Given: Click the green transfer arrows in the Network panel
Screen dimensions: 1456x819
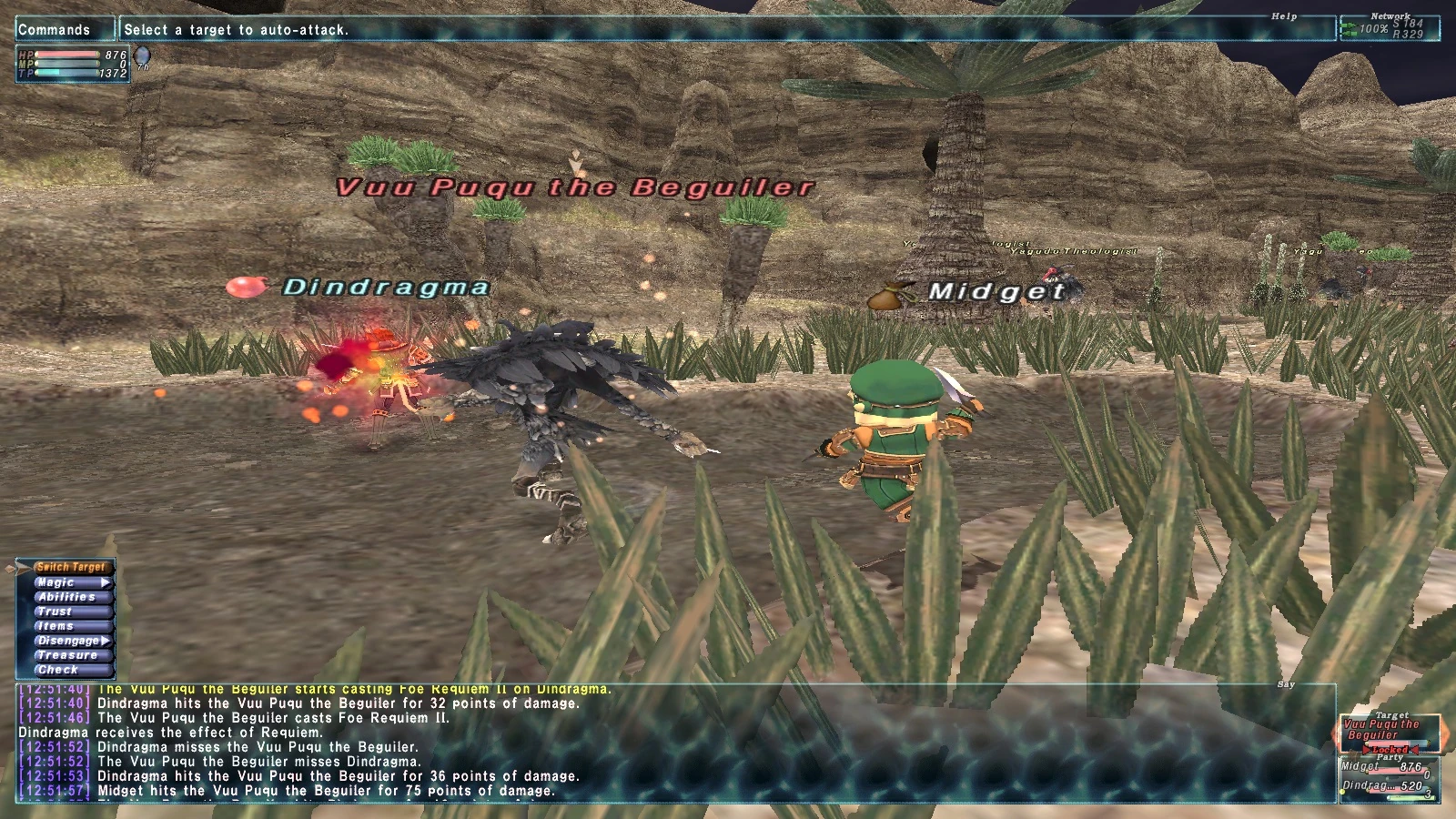Looking at the screenshot, I should [x=1349, y=28].
